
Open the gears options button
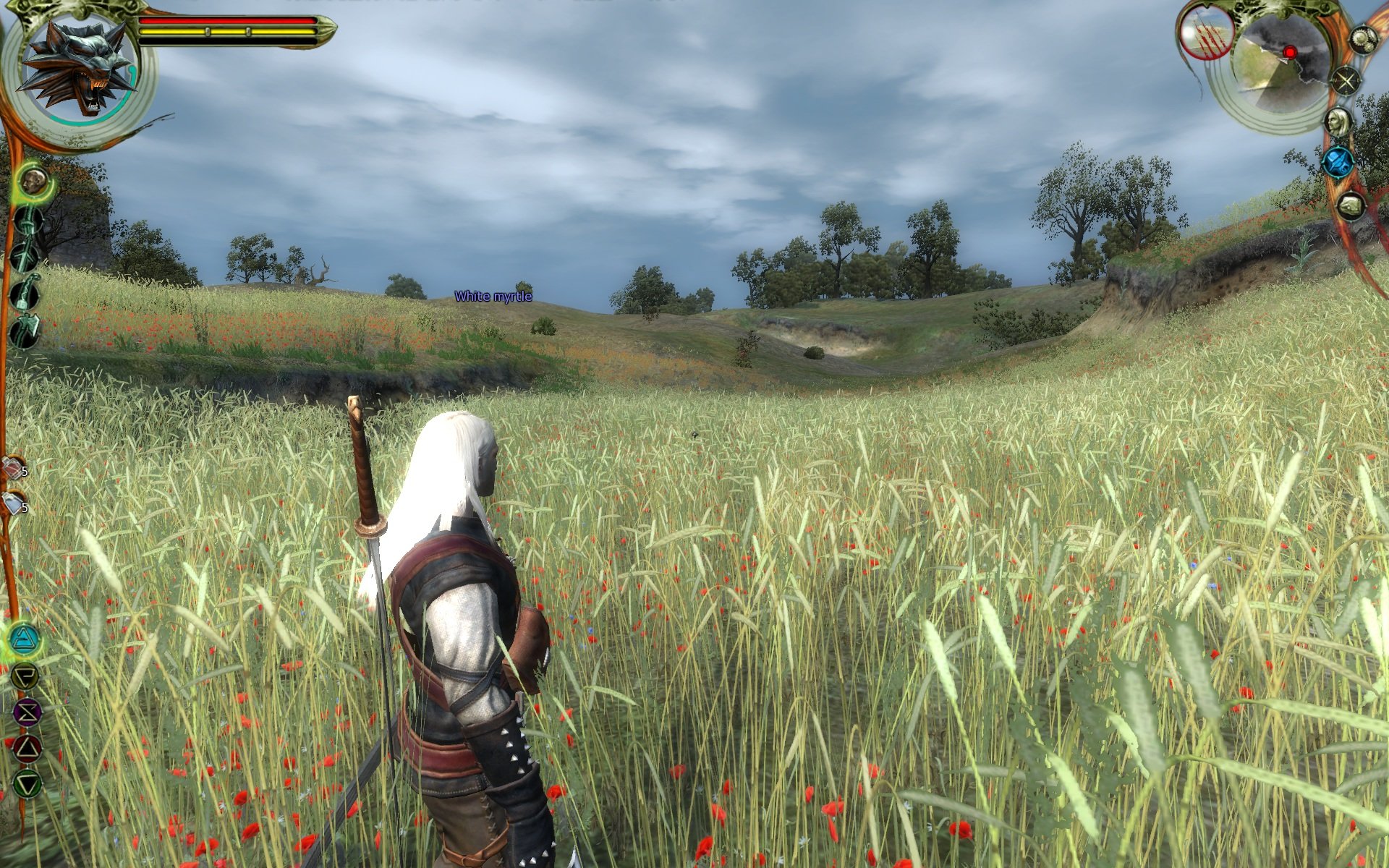(1363, 40)
